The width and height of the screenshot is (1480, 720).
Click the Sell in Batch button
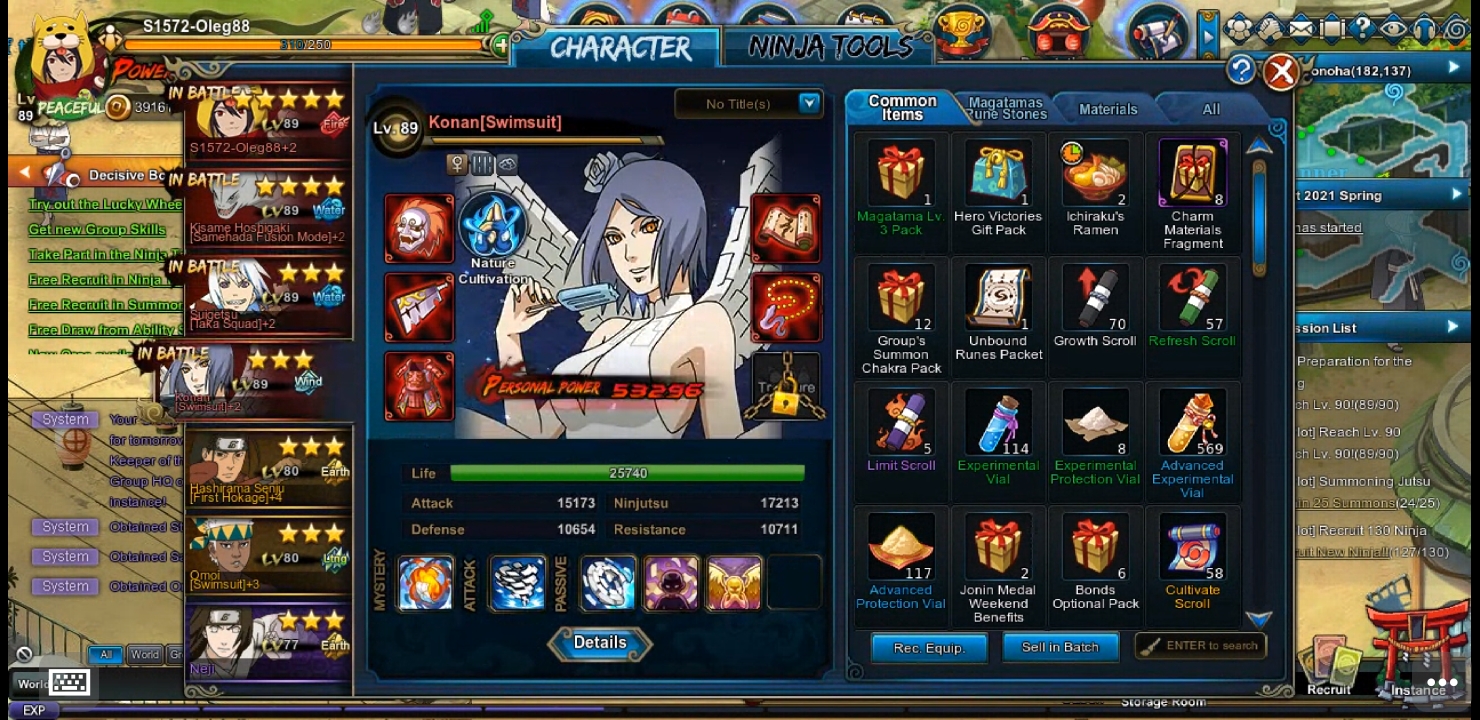[x=1059, y=648]
